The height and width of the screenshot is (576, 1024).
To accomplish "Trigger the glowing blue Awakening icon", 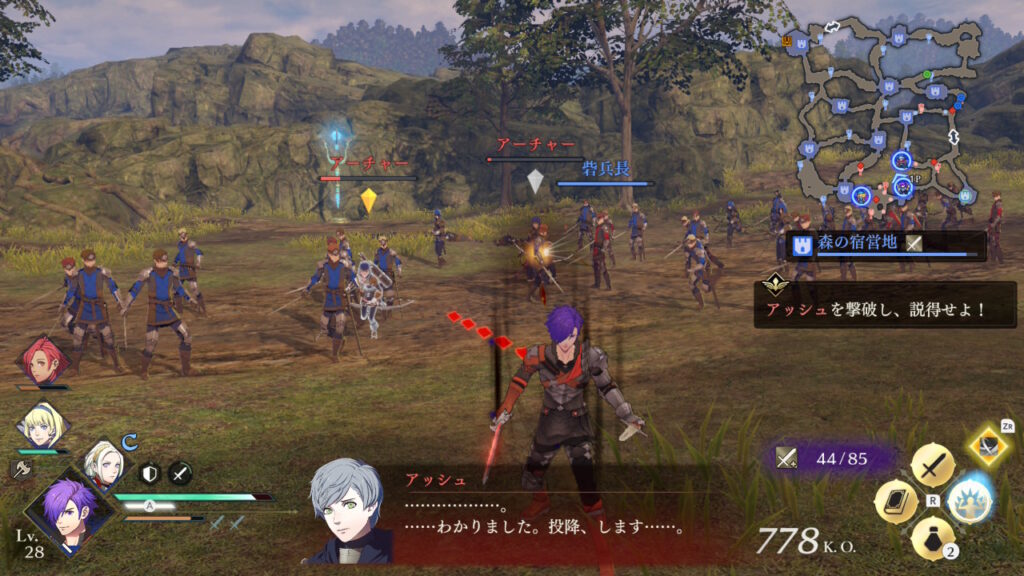I will [x=969, y=501].
